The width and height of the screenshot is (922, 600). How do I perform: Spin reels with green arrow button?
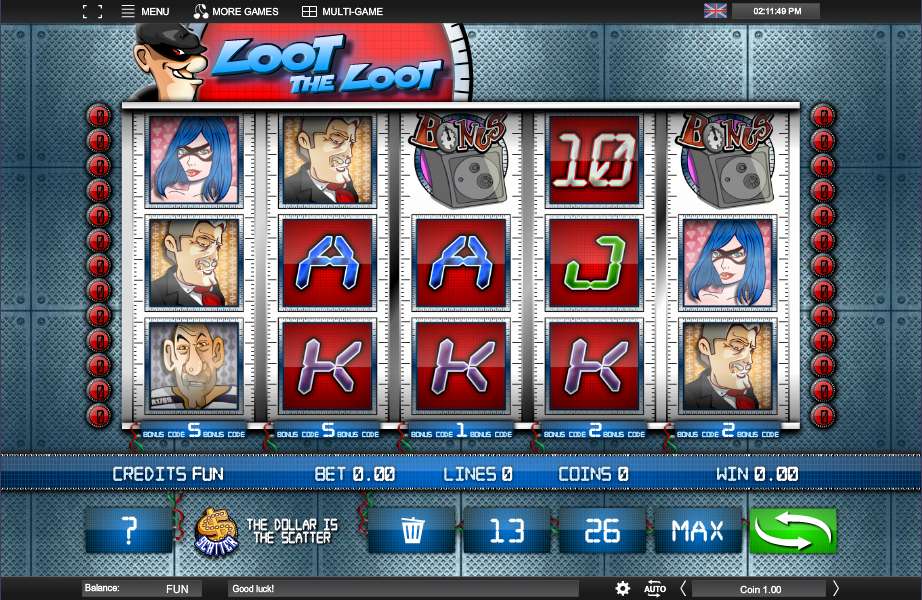[792, 530]
